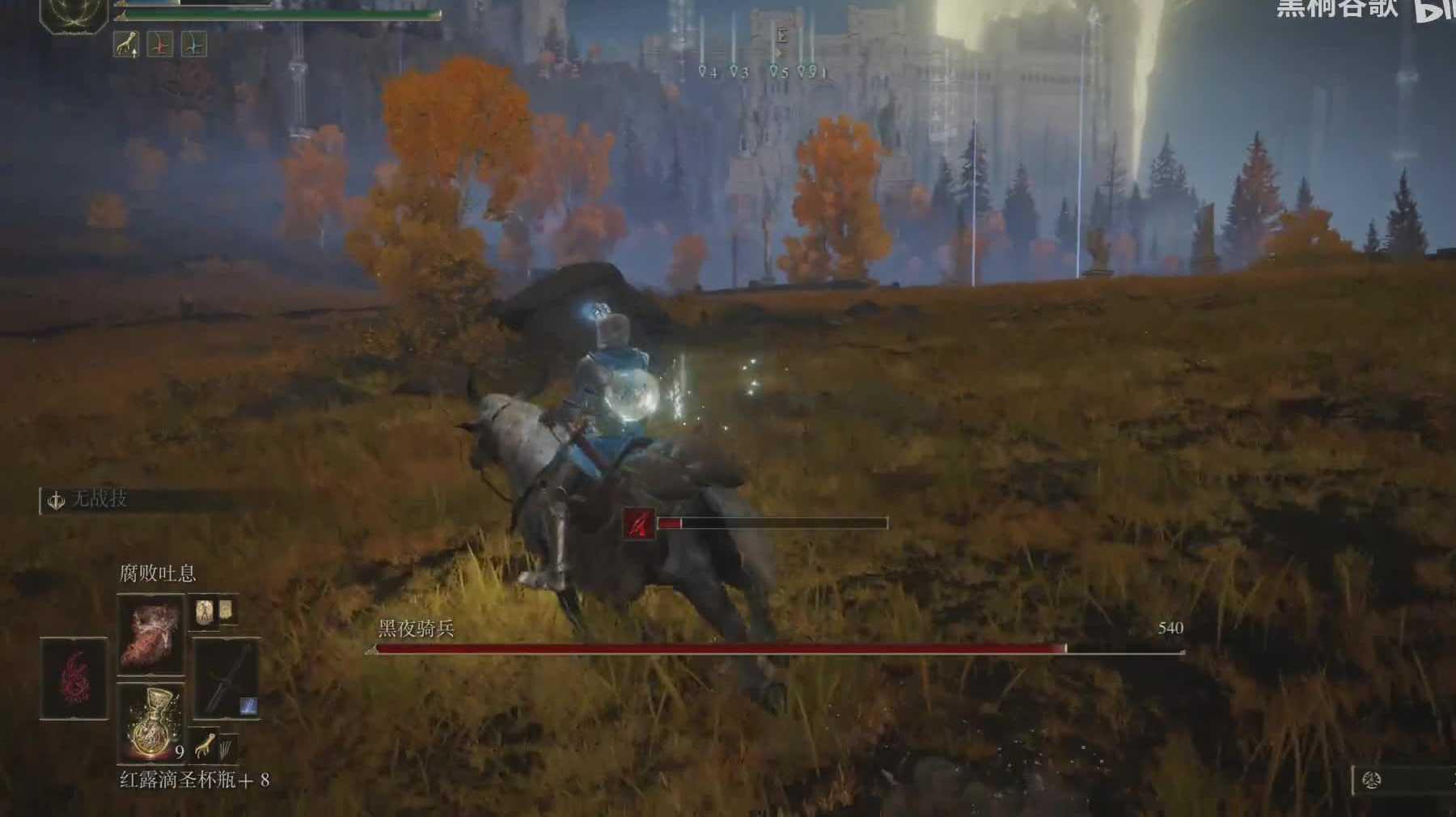This screenshot has height=817, width=1456.
Task: Click the red root status buff icon
Action: click(x=159, y=44)
